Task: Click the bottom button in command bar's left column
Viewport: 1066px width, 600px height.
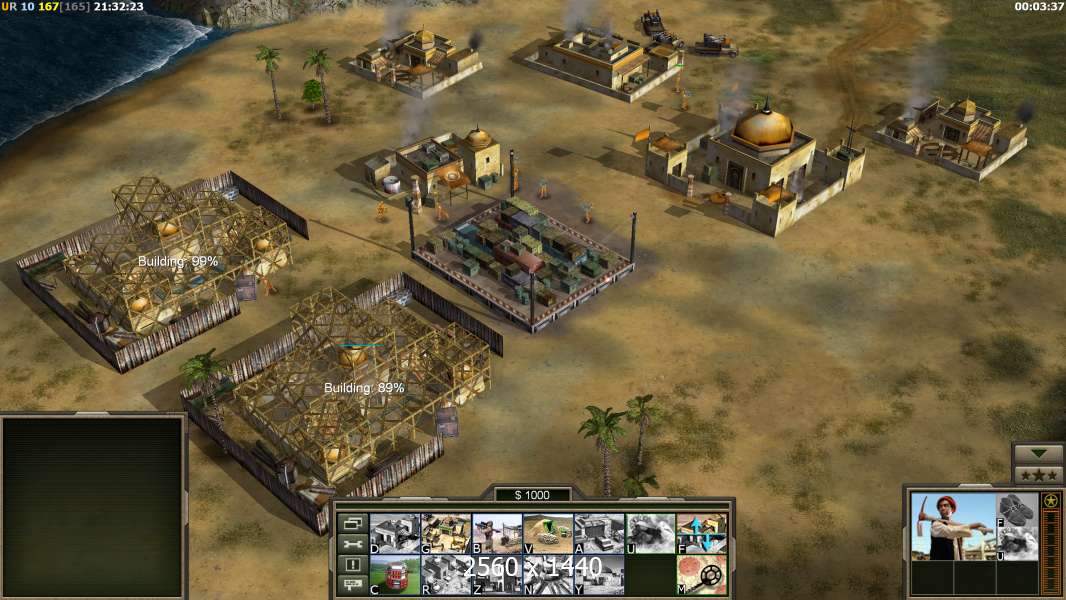Action: tap(351, 585)
